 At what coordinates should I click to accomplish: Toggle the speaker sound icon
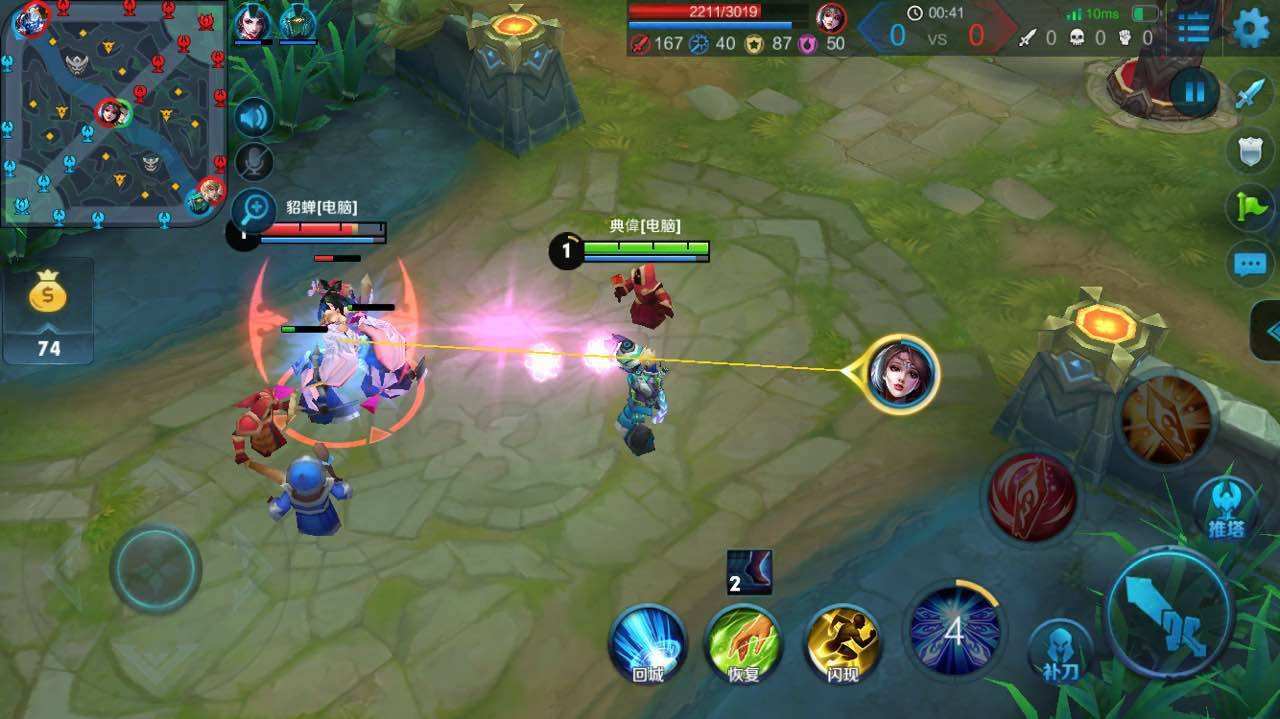point(254,118)
